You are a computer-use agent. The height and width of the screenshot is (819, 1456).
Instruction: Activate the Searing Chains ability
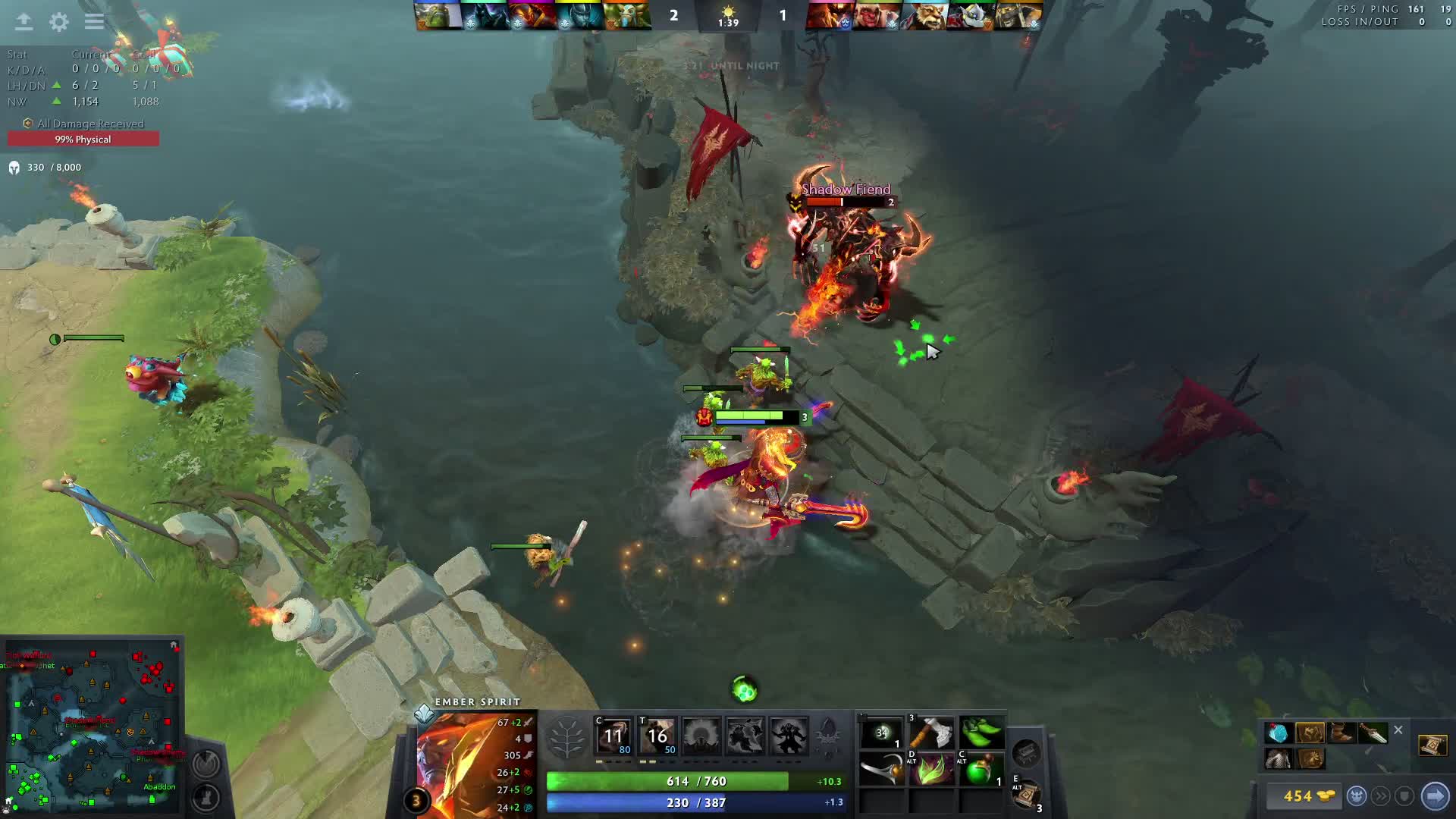click(613, 736)
